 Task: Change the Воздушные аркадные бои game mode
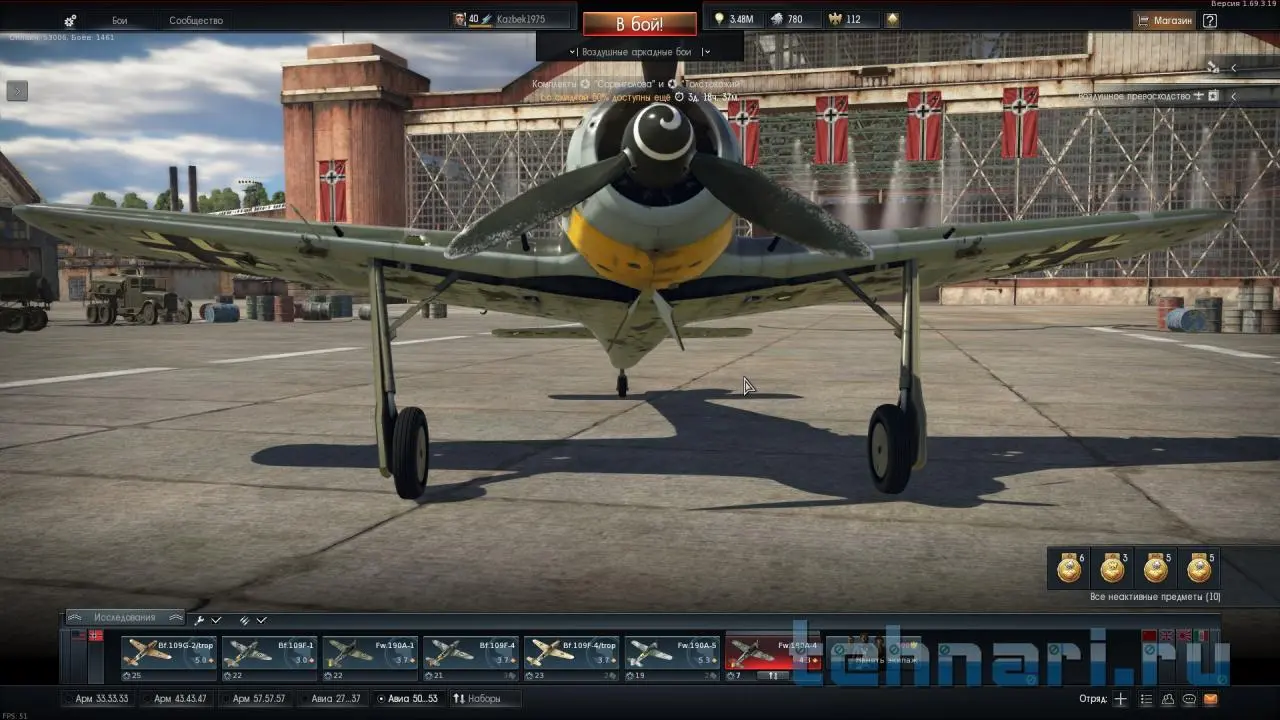(x=639, y=52)
